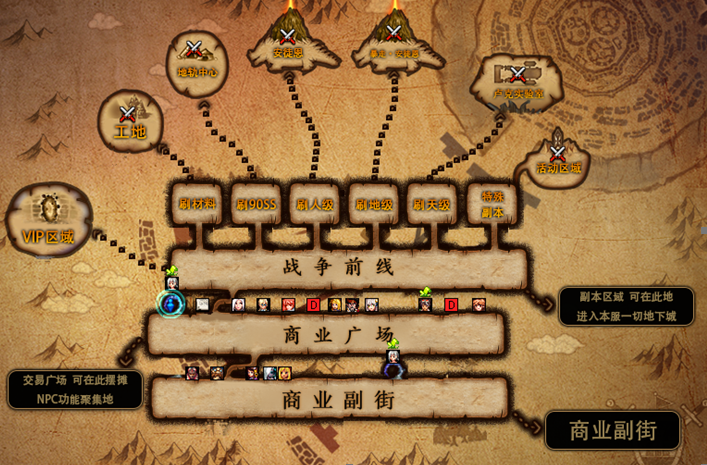Select the 特殊副本 area tile

pyautogui.click(x=492, y=204)
